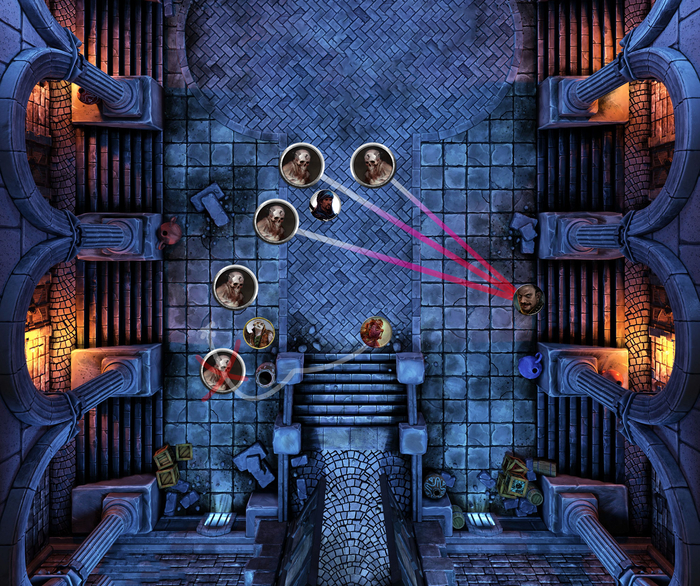Click the zombie token crossed out in red

tap(223, 370)
